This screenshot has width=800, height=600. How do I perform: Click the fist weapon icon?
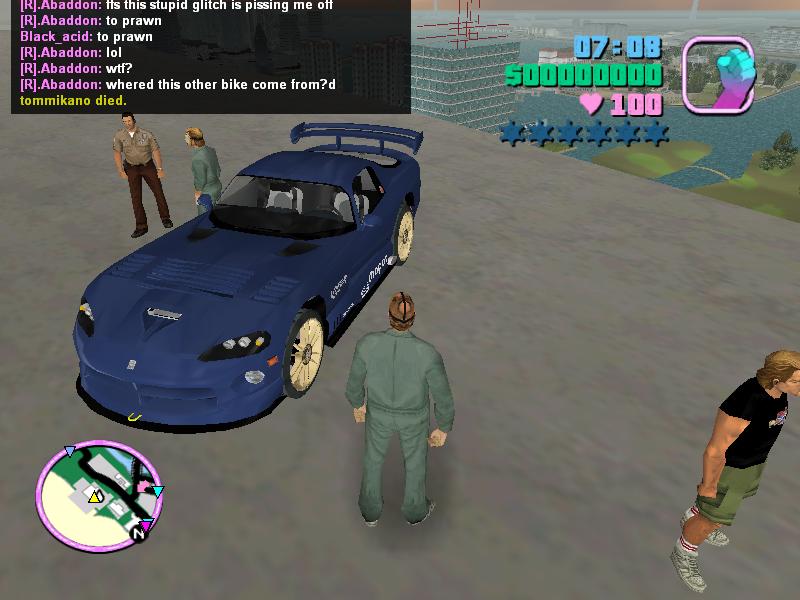tap(717, 73)
